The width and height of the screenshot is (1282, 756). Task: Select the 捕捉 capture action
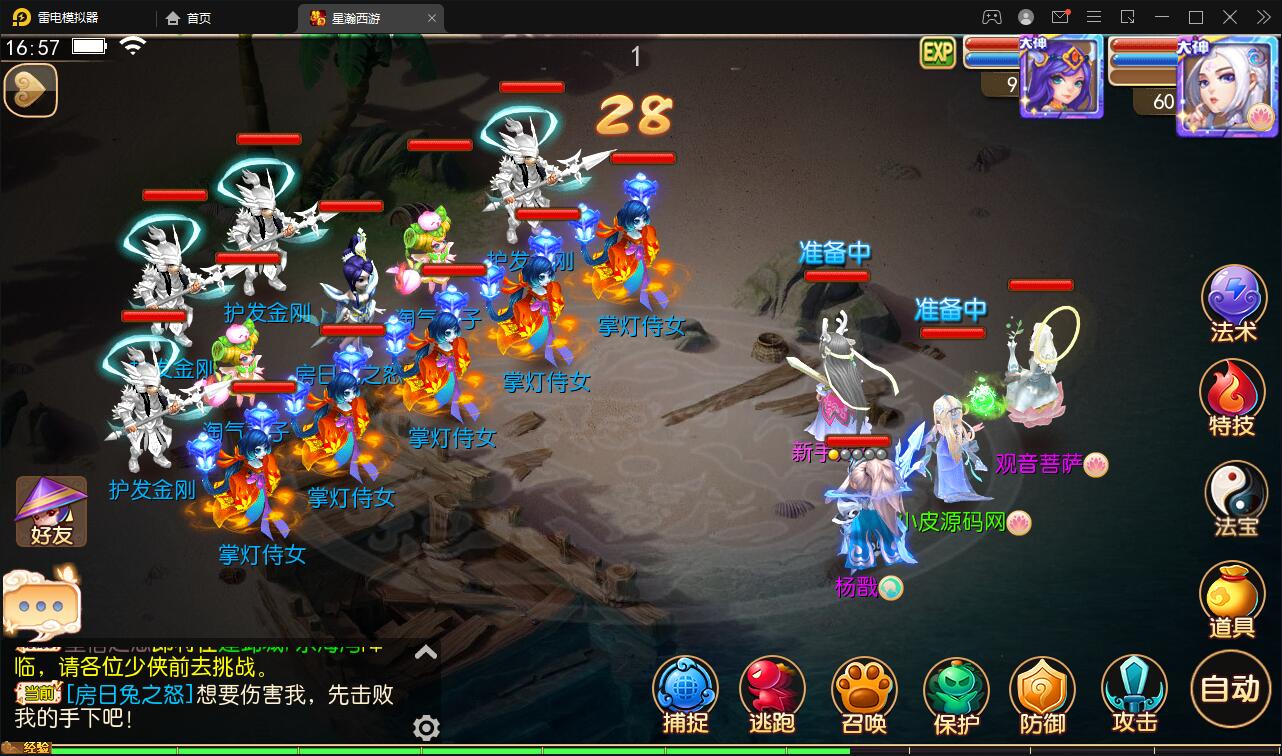(x=685, y=690)
